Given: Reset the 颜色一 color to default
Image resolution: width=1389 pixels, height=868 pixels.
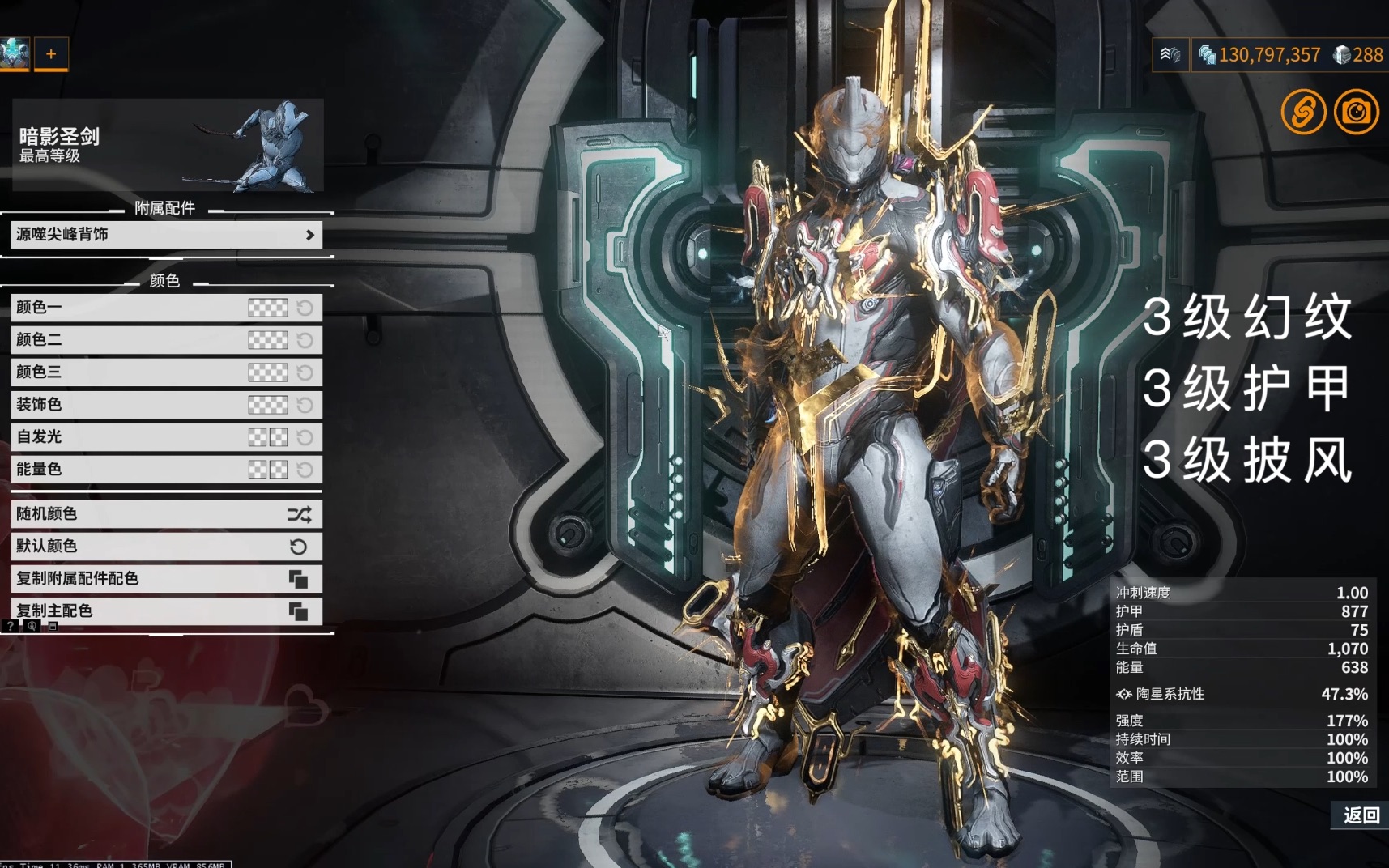Looking at the screenshot, I should 305,308.
